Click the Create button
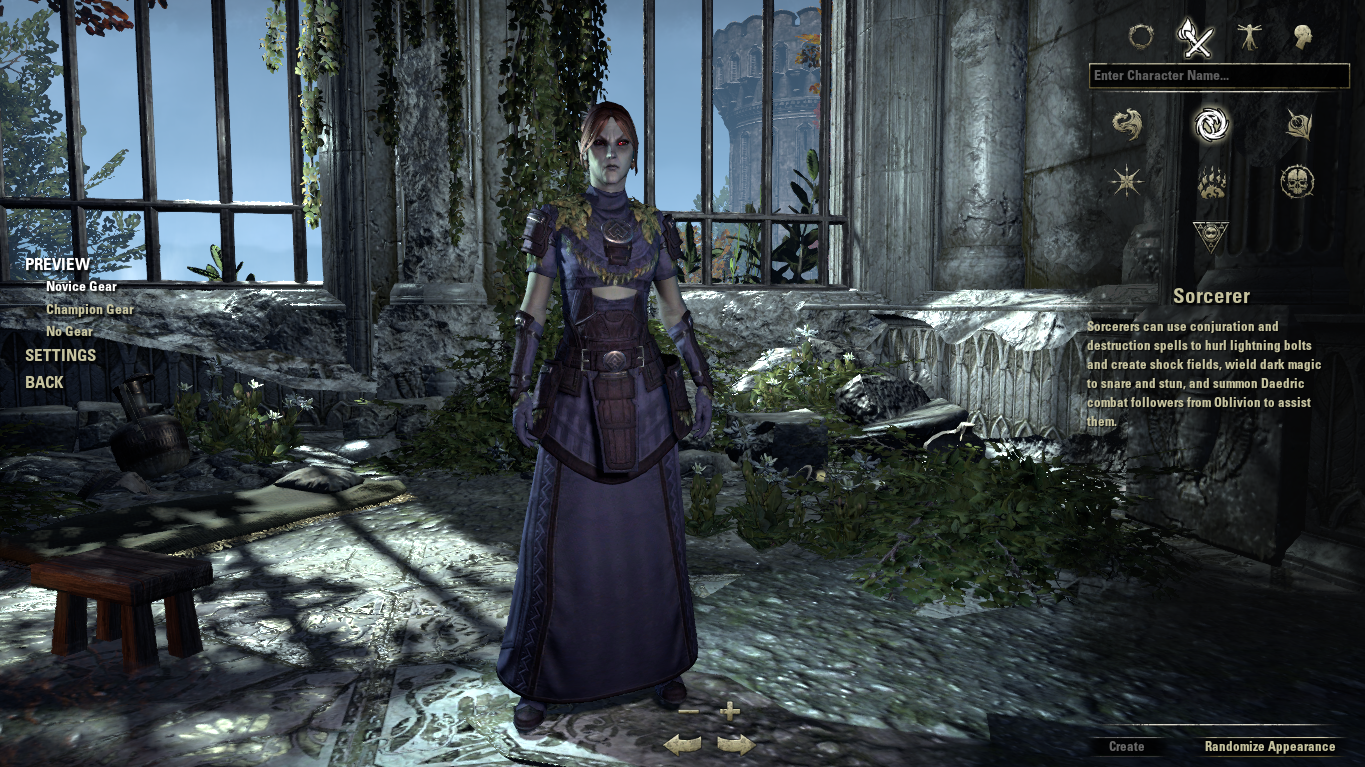 1128,746
